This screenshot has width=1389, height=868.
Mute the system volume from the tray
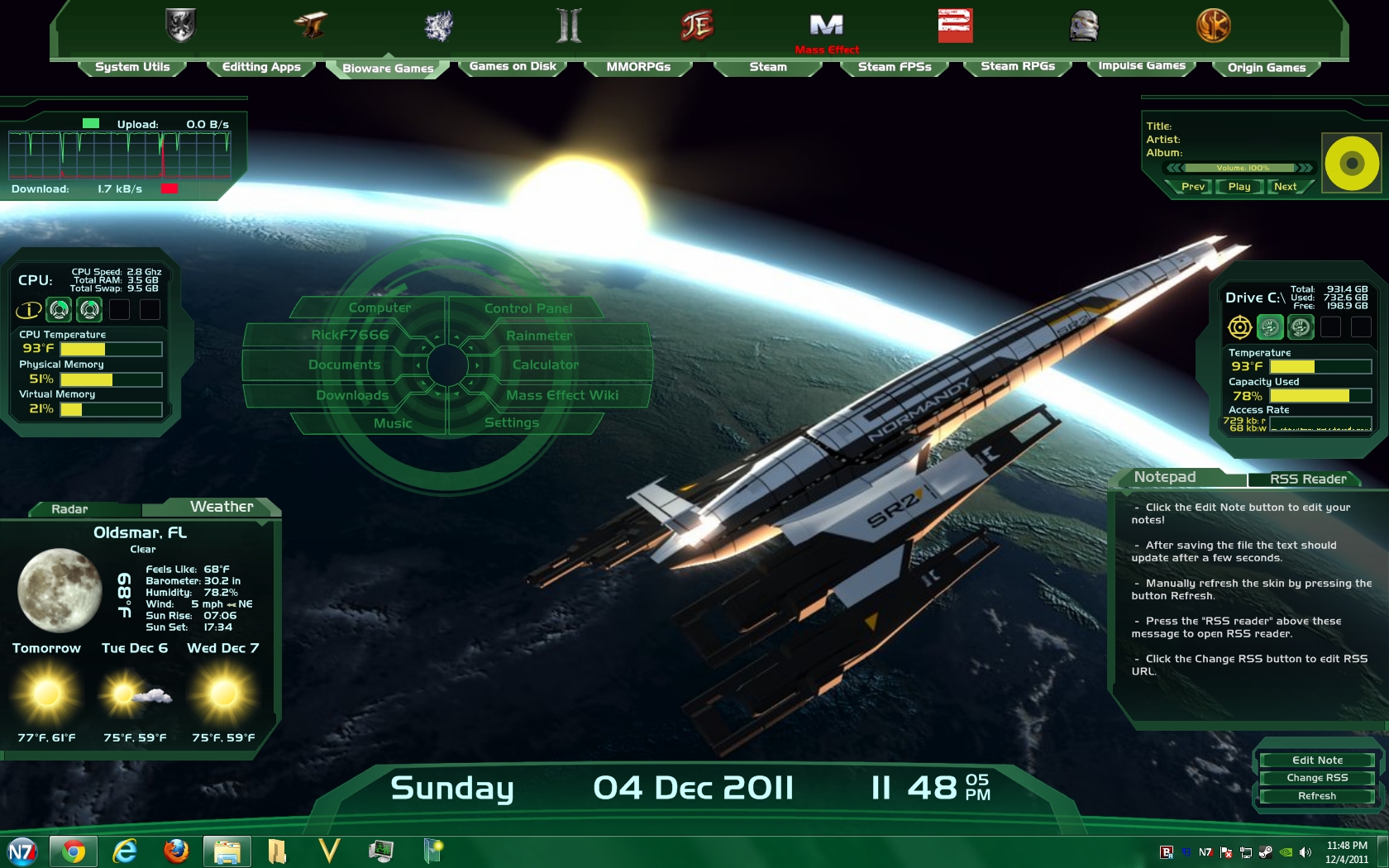coord(1305,852)
